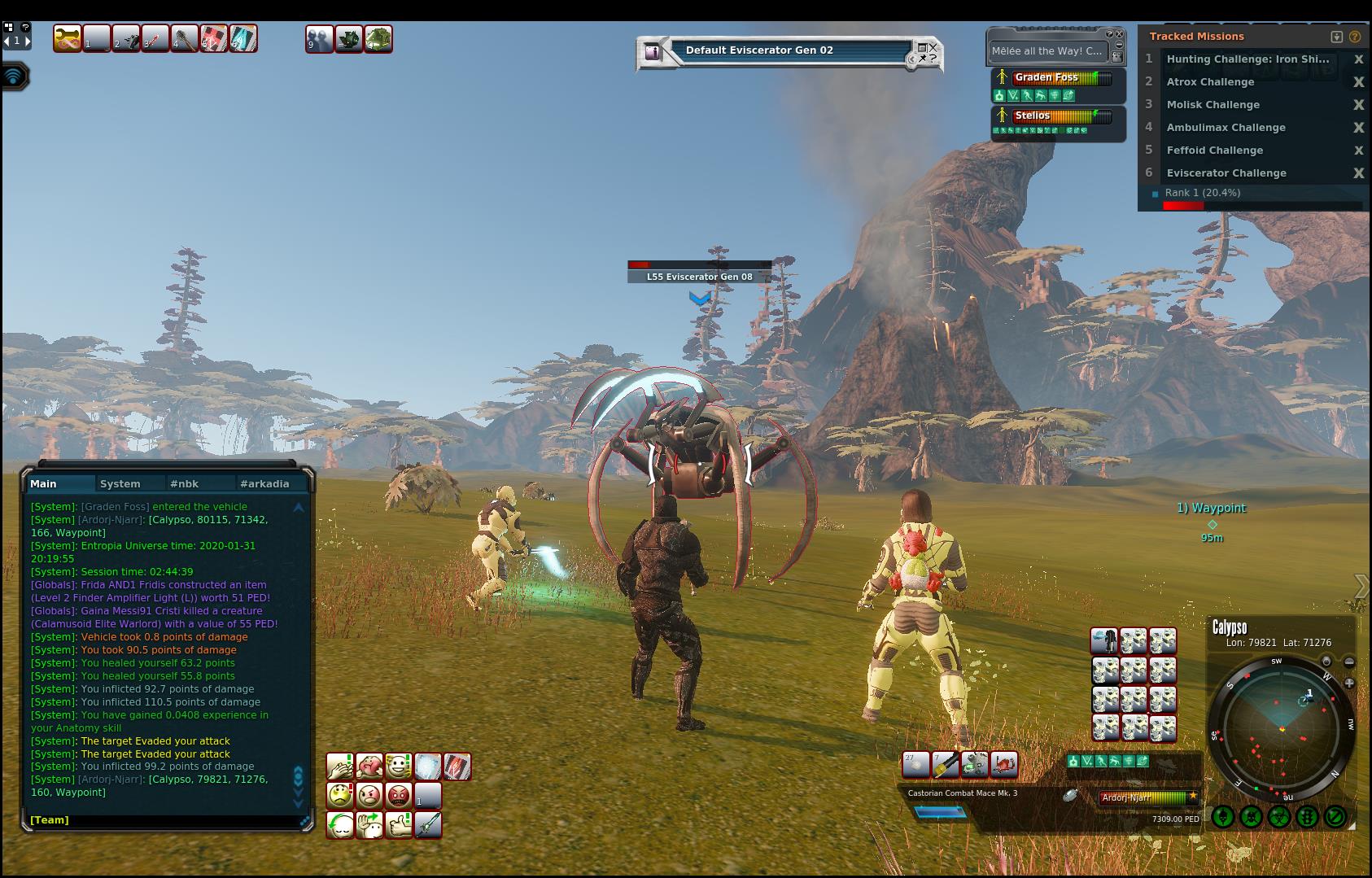Use the angry red face emote
Viewport: 1372px width, 878px height.
point(399,794)
